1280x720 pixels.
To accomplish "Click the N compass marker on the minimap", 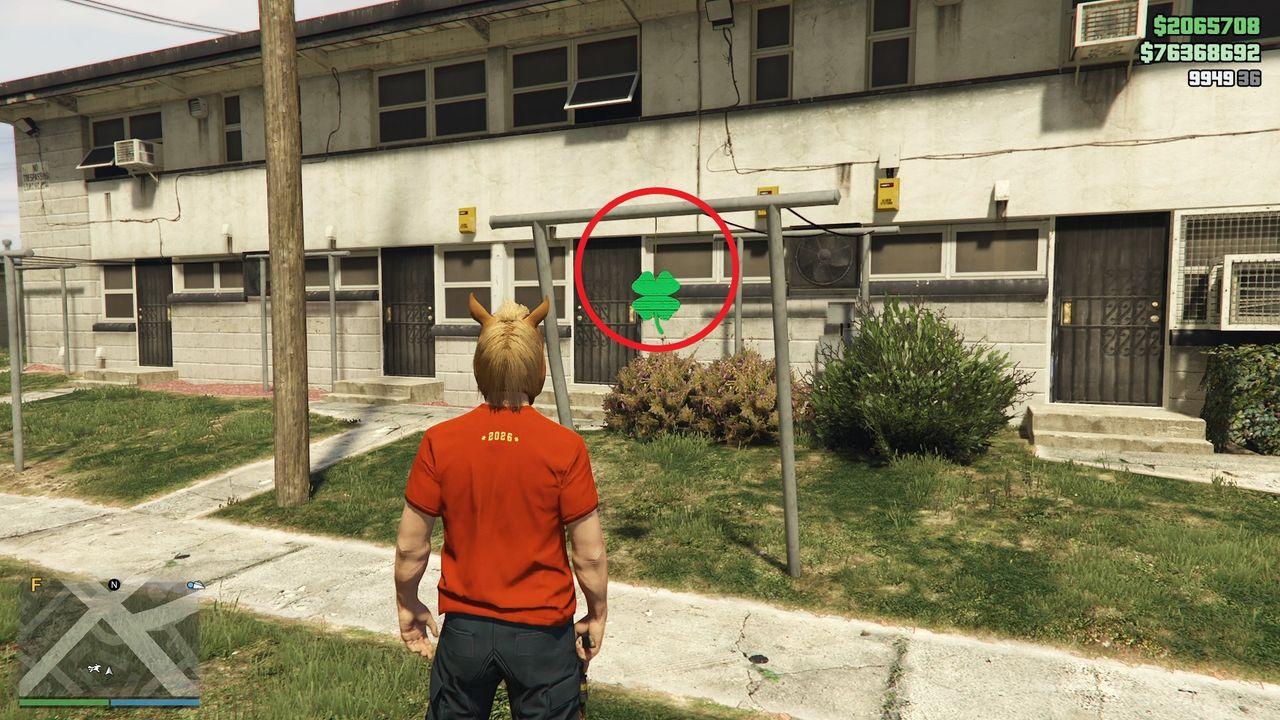I will click(114, 584).
